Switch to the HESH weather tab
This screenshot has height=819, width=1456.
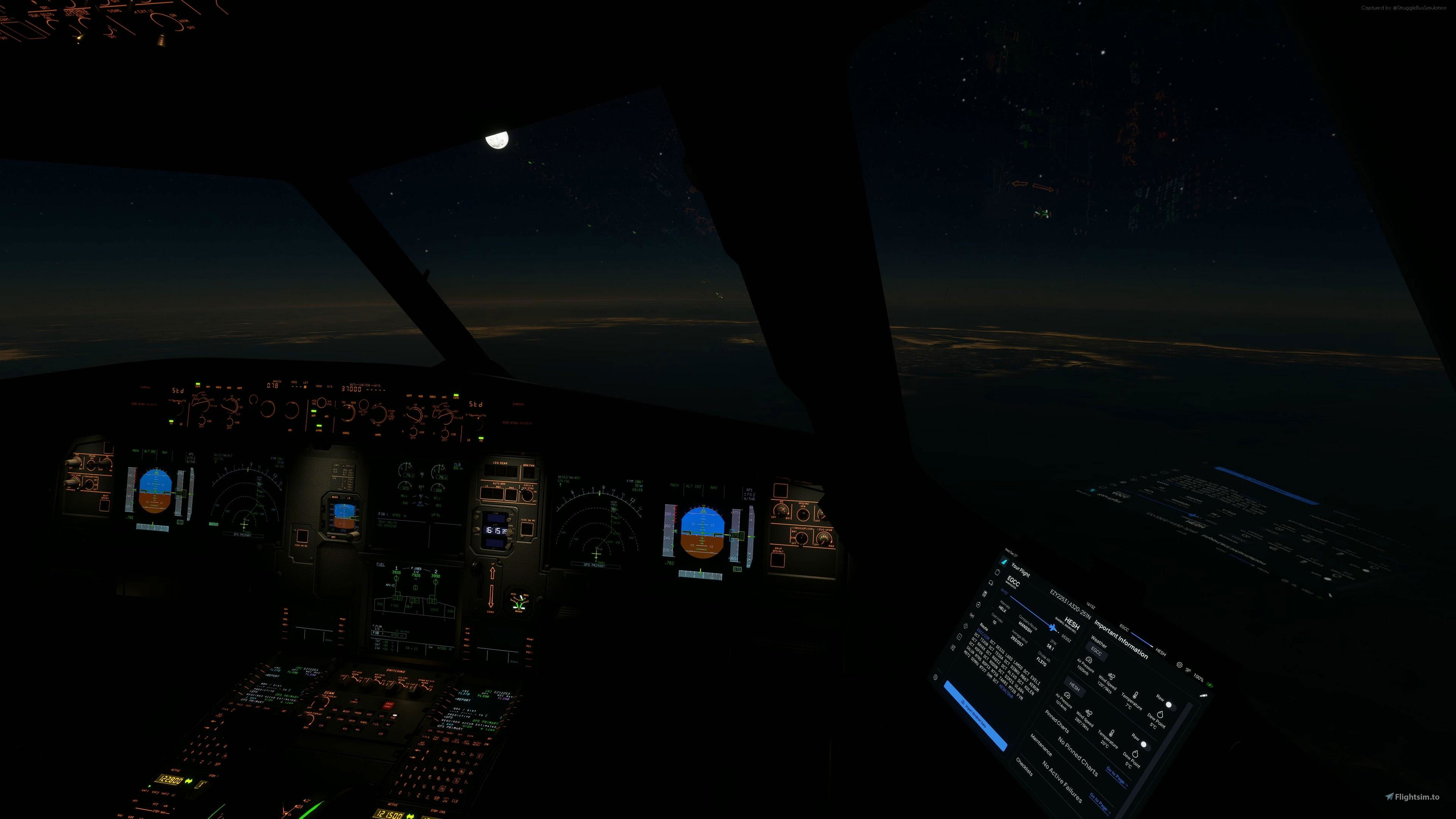(x=1075, y=687)
